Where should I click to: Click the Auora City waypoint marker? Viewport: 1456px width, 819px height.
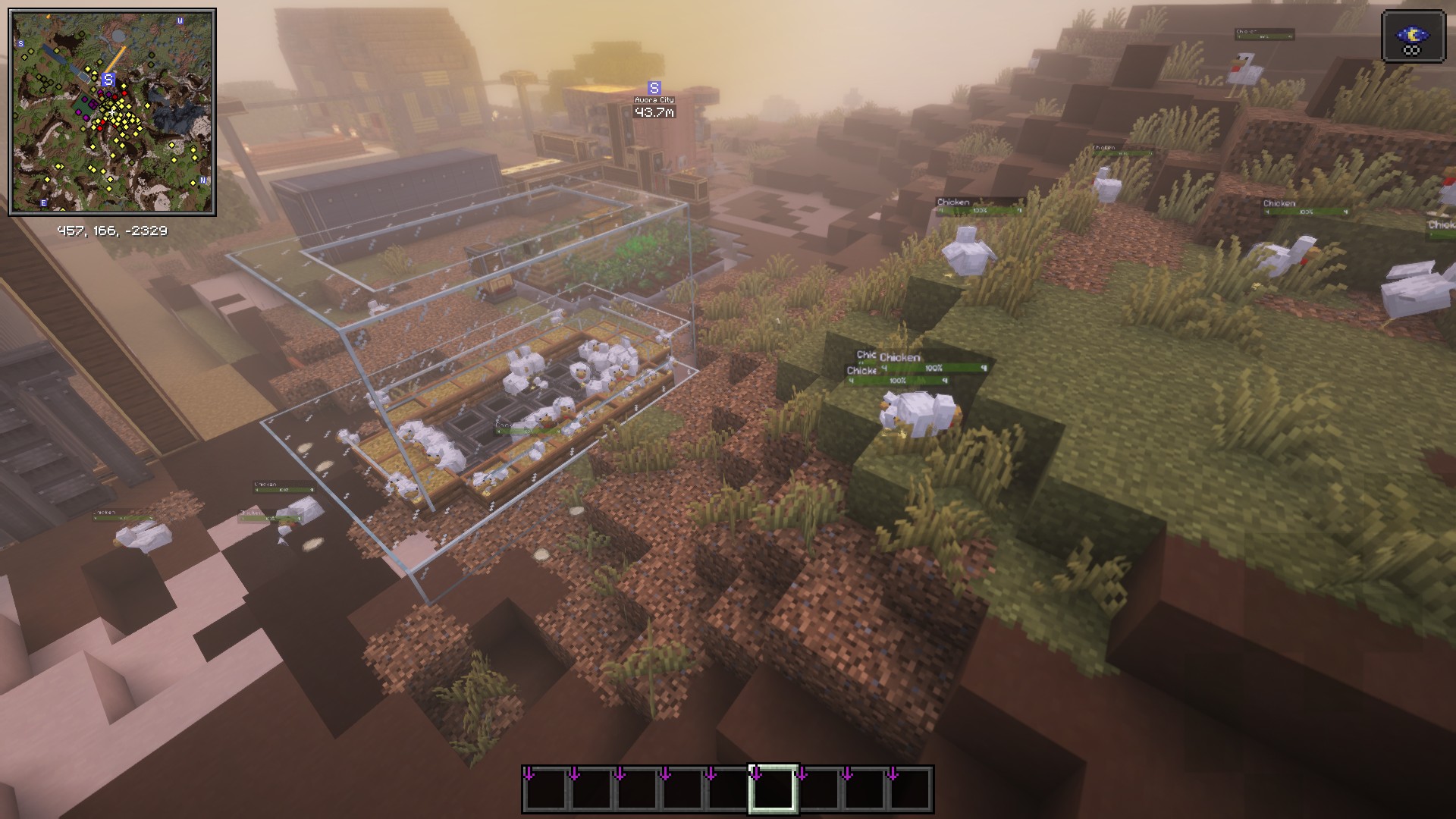[x=654, y=88]
